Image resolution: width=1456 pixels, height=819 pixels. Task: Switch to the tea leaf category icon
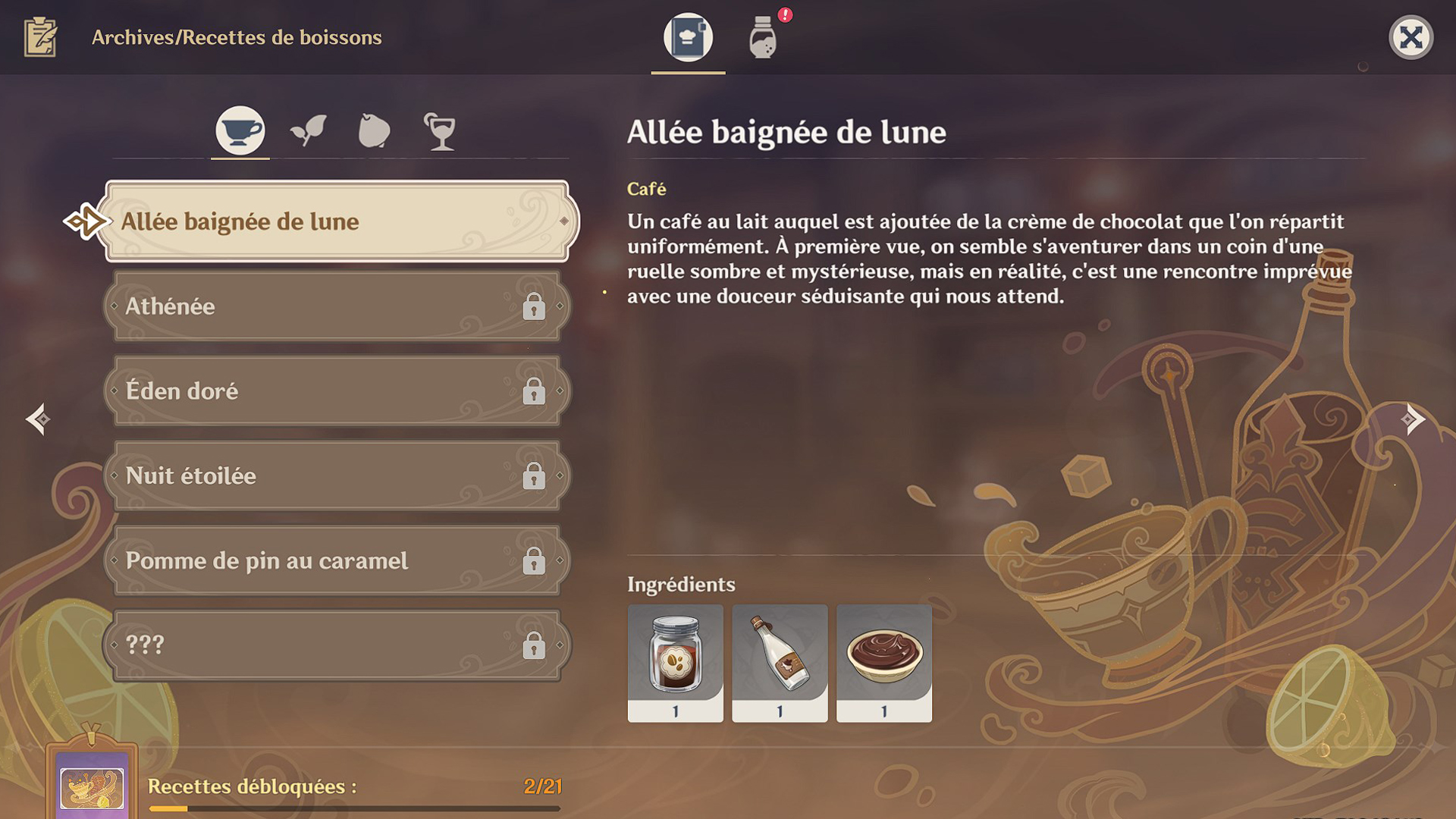(x=307, y=130)
